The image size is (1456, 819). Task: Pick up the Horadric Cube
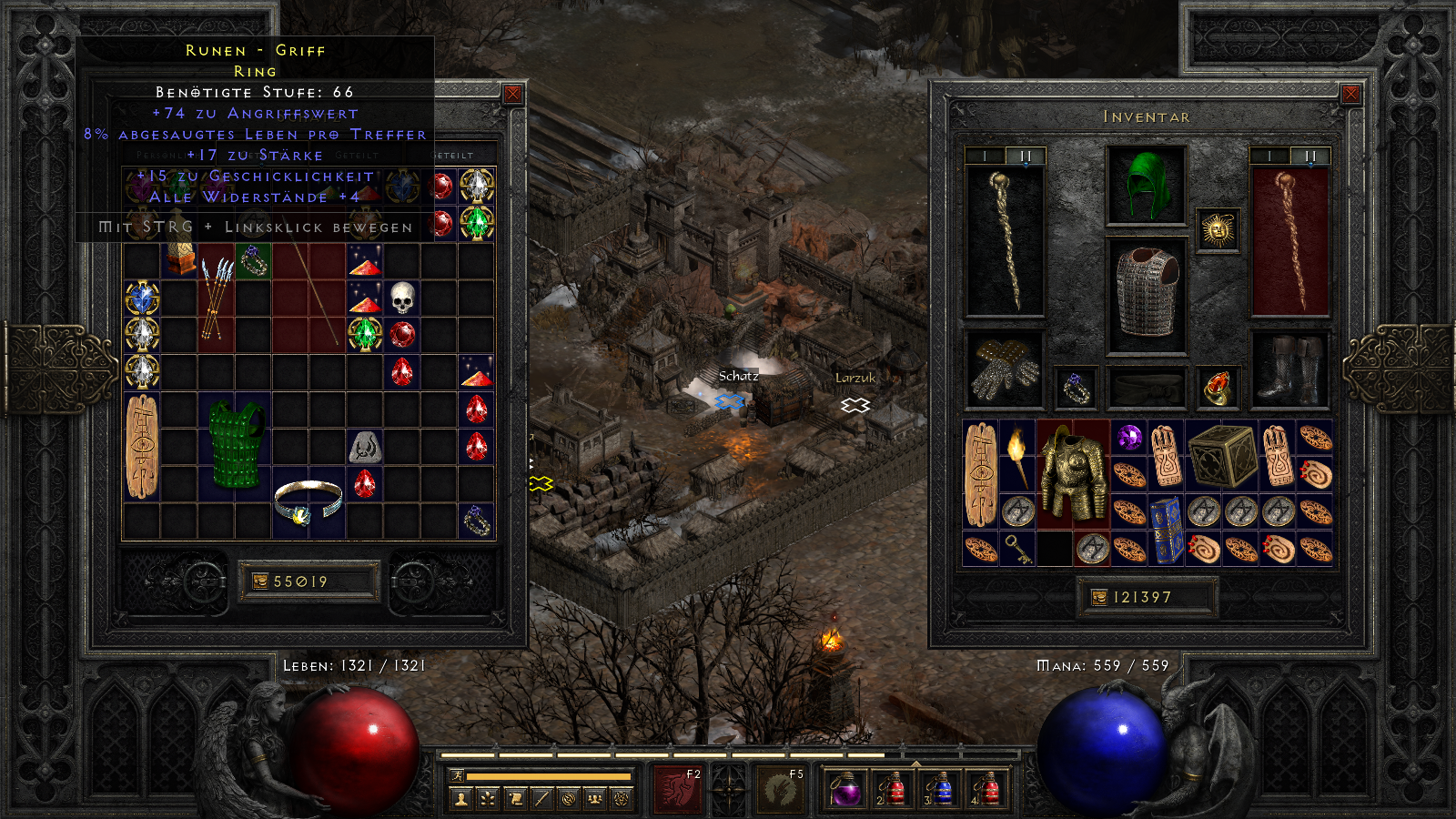pyautogui.click(x=1221, y=456)
